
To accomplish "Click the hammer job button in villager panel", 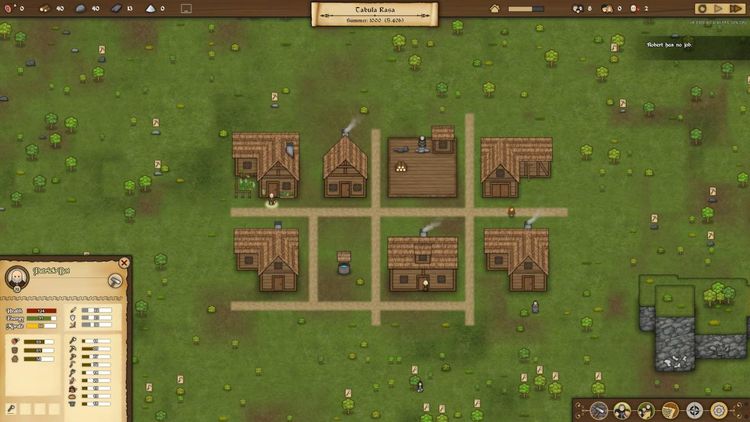I will pos(114,281).
